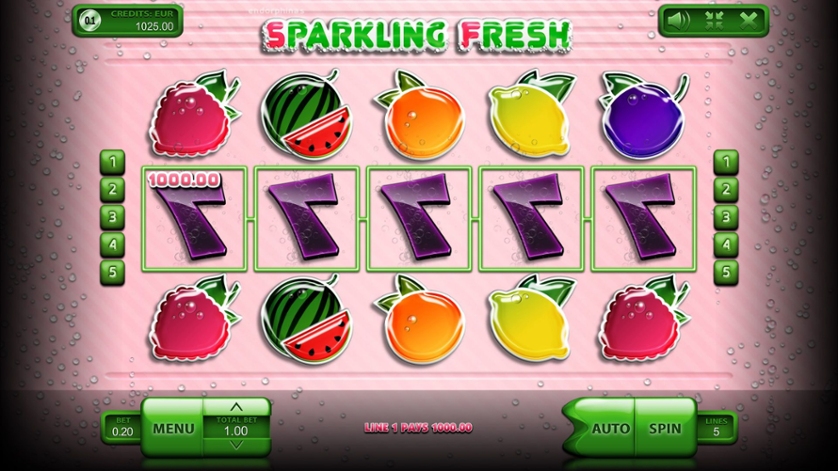Viewport: 838px width, 471px height.
Task: Open the MENU panel
Action: tap(173, 428)
